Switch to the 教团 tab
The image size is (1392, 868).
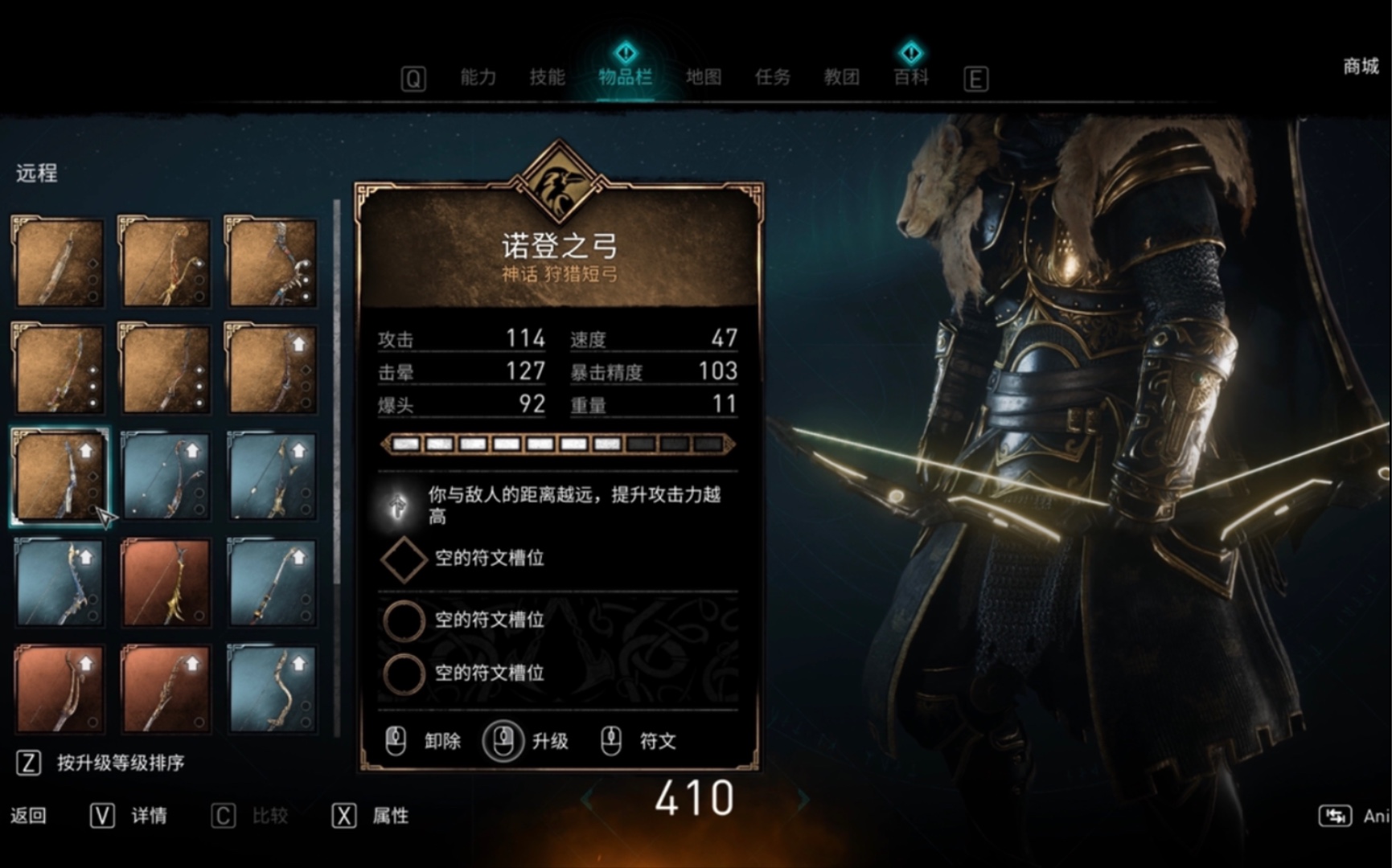[x=841, y=77]
